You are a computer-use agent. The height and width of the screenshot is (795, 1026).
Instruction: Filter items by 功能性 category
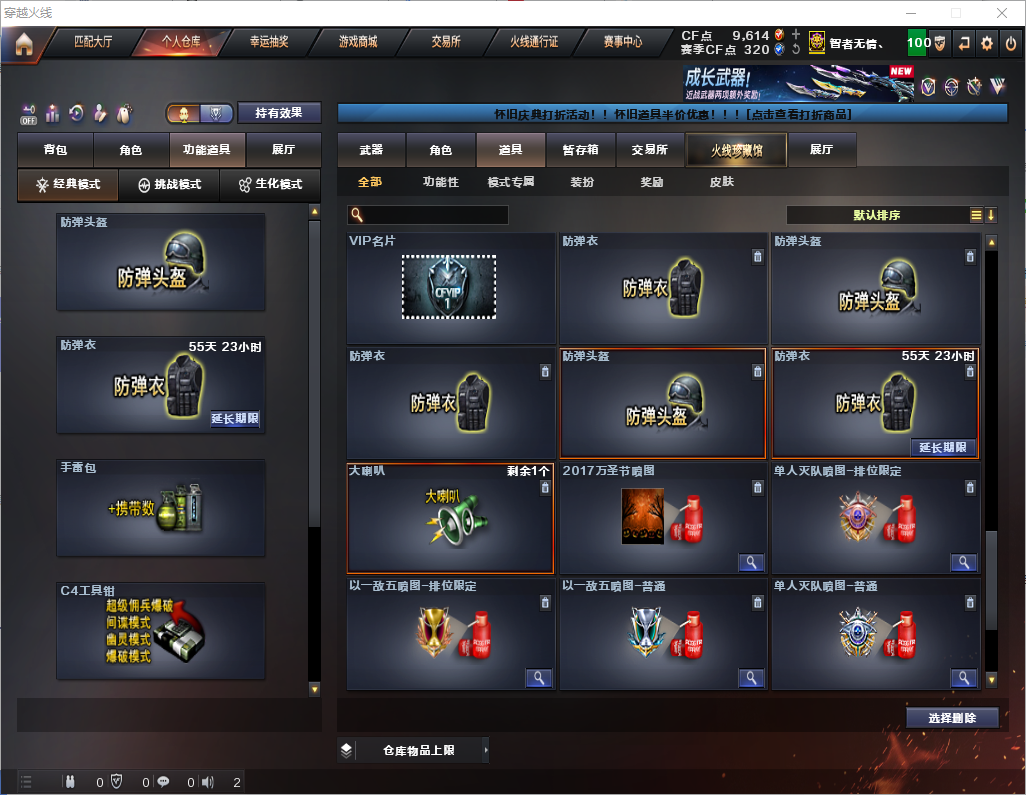pos(440,182)
